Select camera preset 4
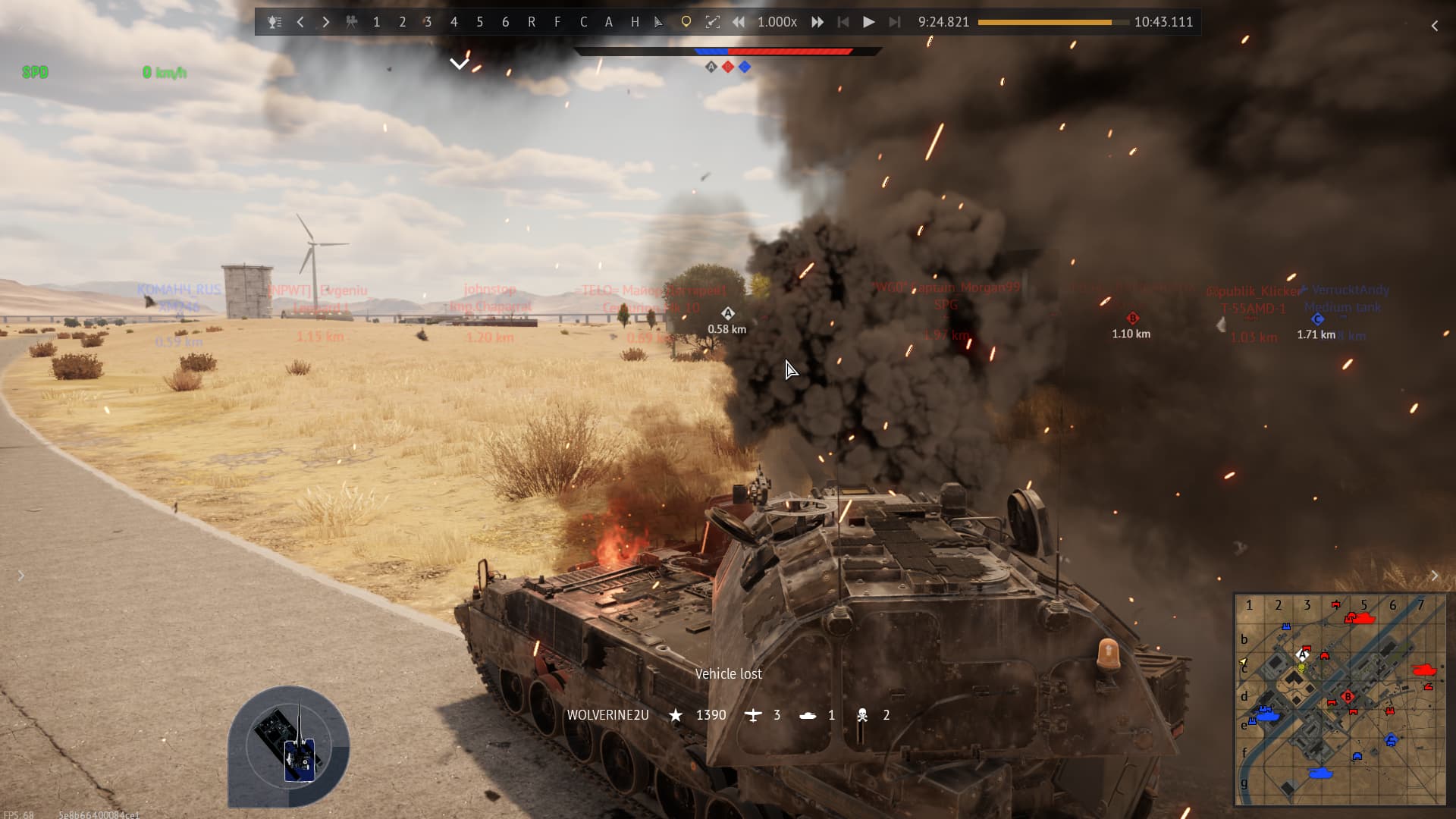This screenshot has width=1456, height=819. click(454, 22)
